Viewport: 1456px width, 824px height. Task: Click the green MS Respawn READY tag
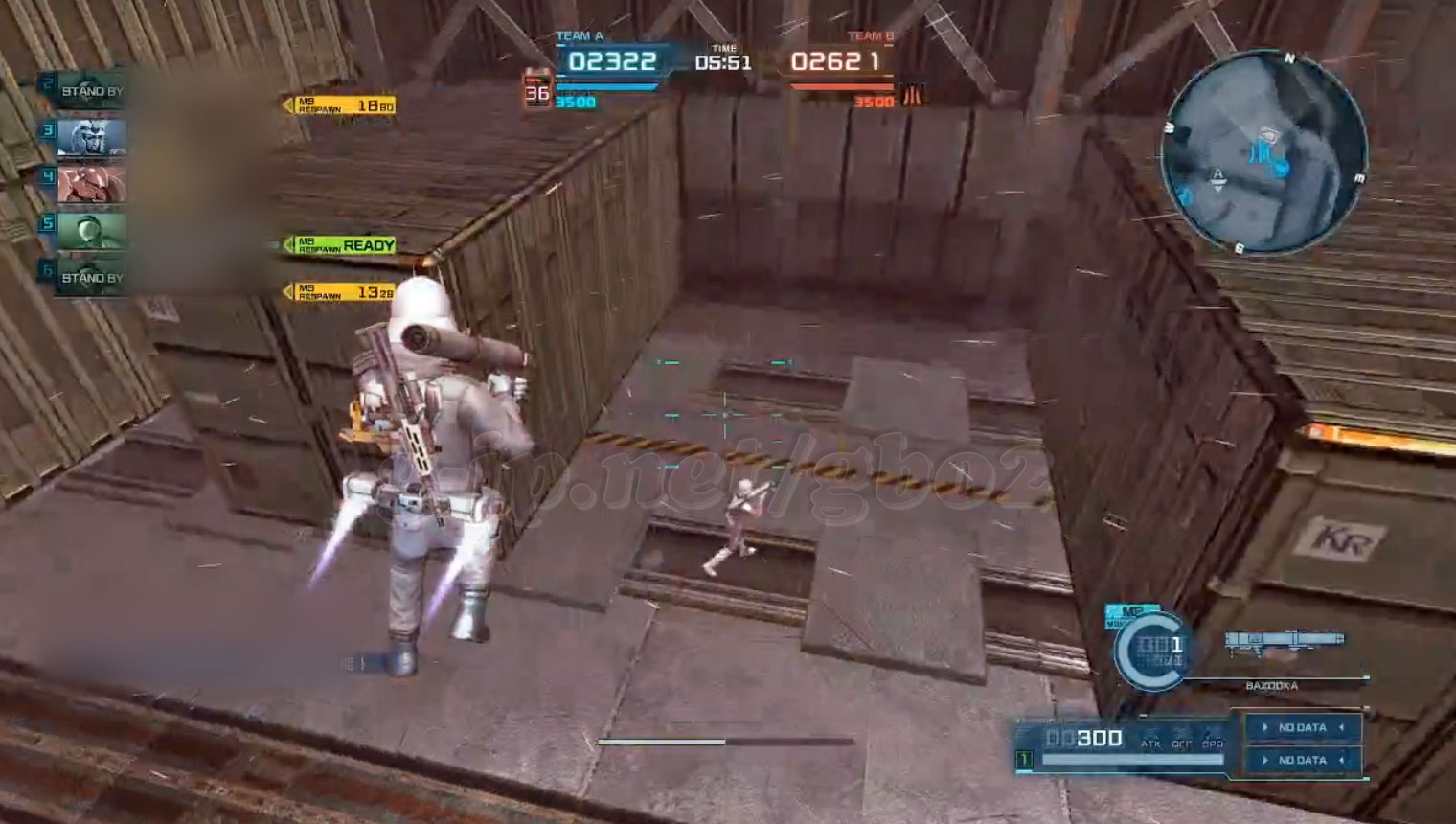342,245
